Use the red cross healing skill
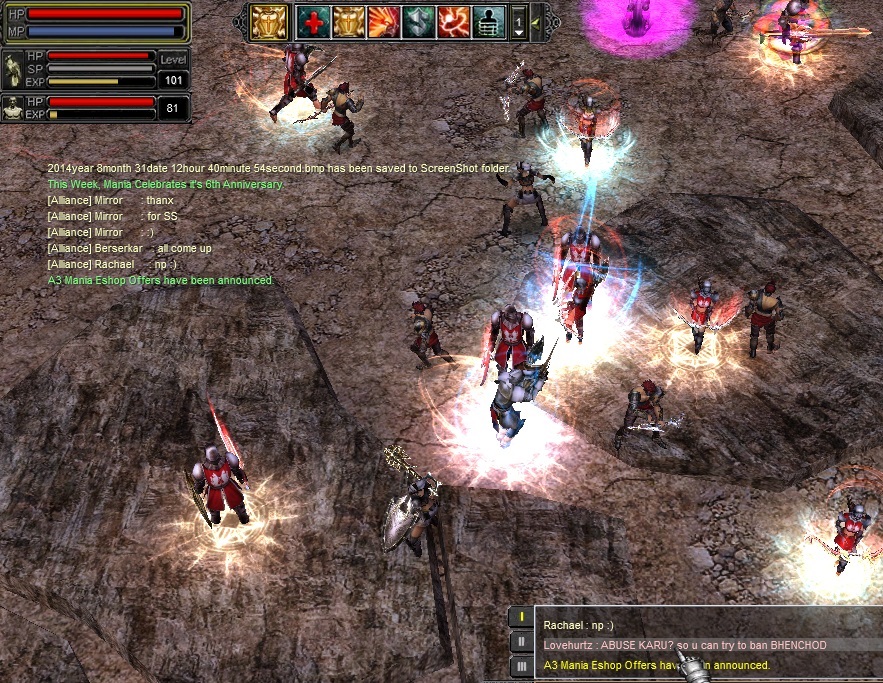The height and width of the screenshot is (683, 883). pyautogui.click(x=313, y=21)
